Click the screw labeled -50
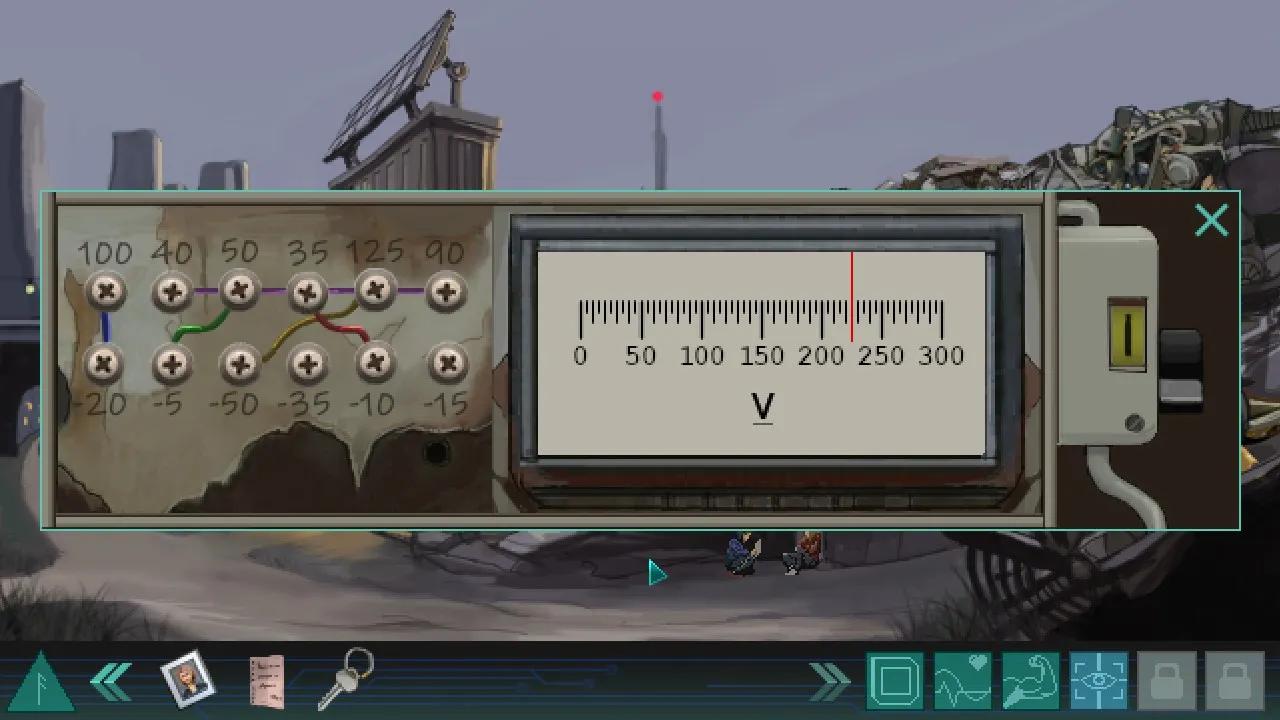 (239, 364)
